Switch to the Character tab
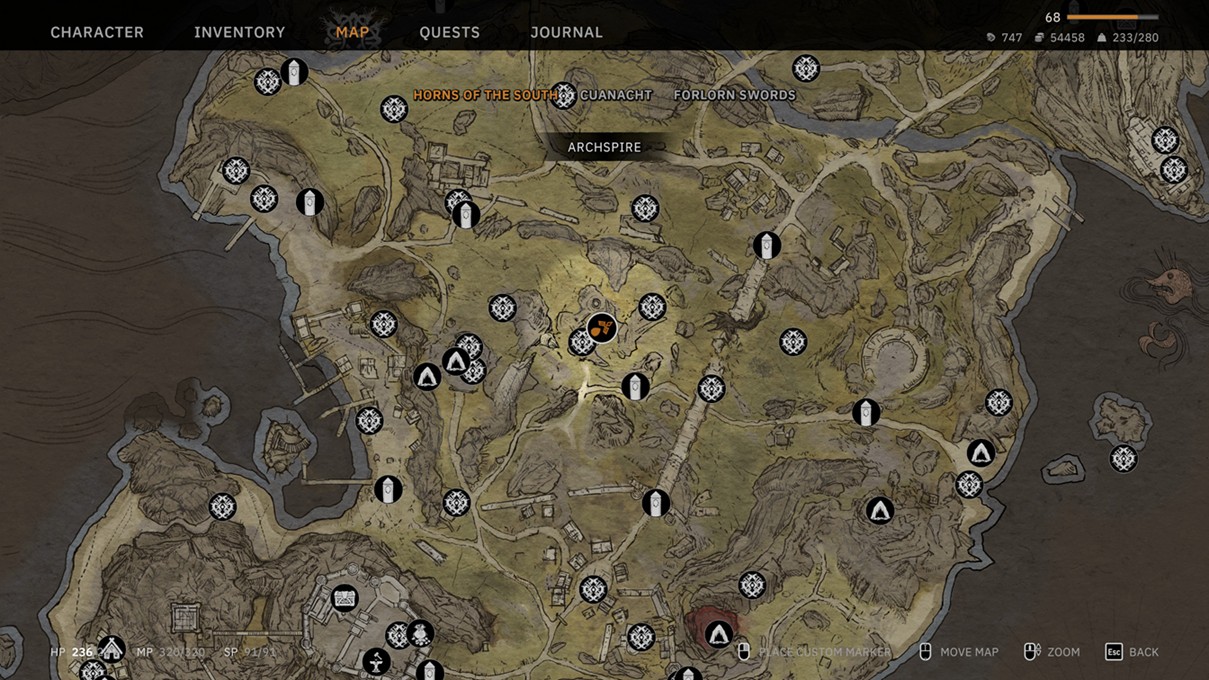 click(x=97, y=33)
